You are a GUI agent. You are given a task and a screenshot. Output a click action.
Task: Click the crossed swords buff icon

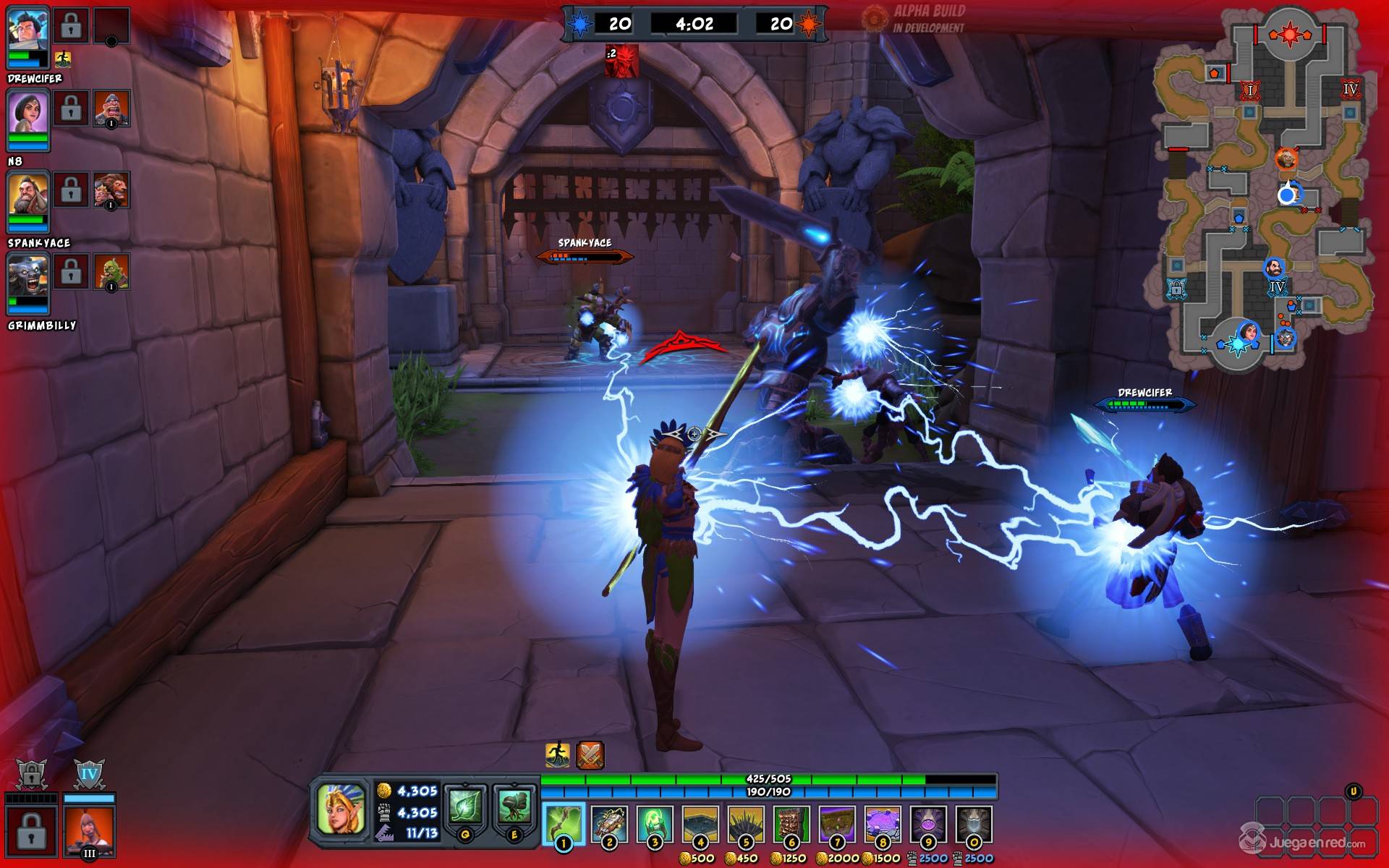(x=590, y=755)
